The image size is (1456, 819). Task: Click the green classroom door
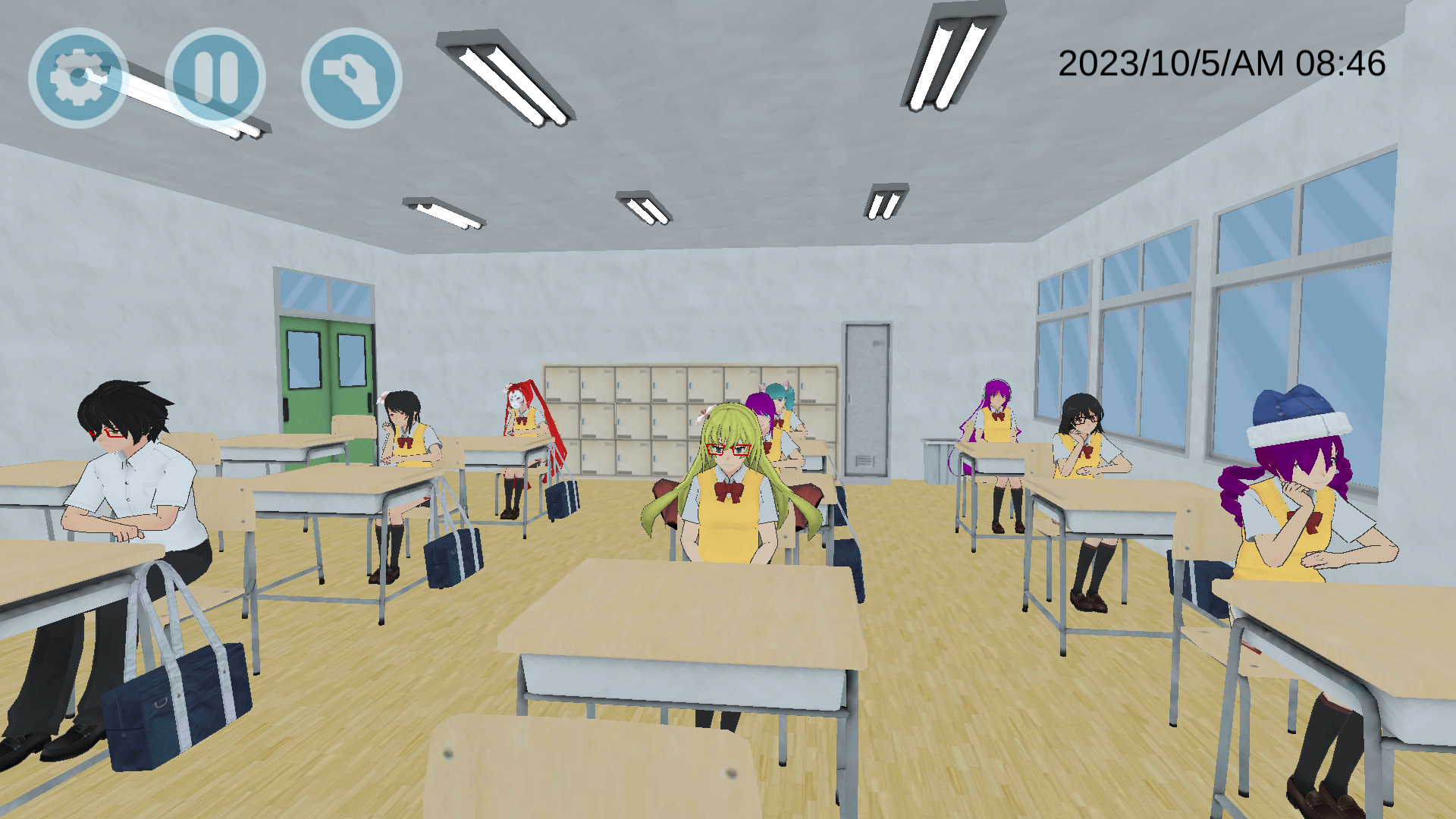click(326, 356)
